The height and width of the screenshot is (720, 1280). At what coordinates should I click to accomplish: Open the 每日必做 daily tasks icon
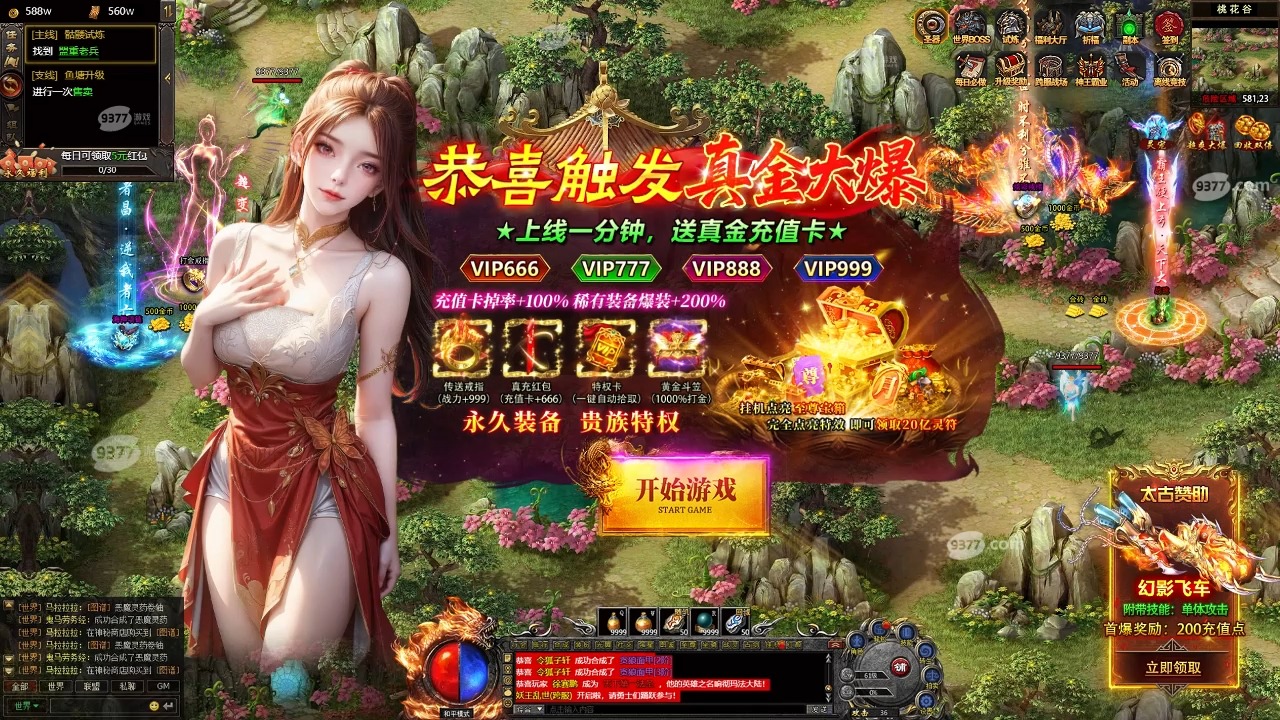(970, 63)
